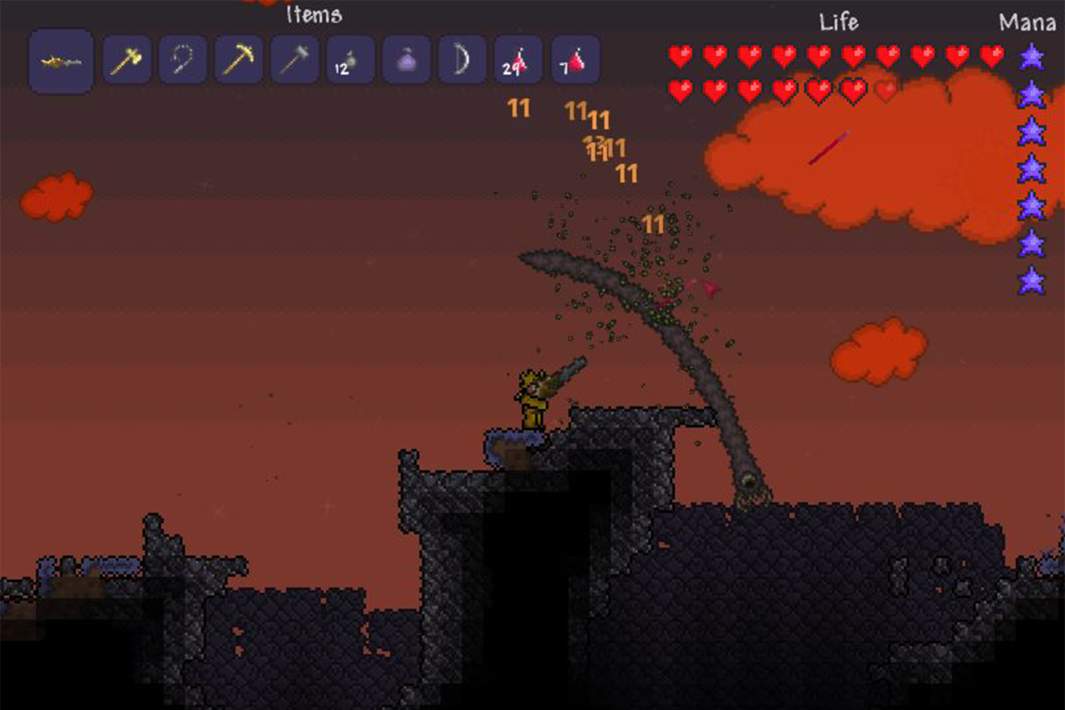Screen dimensions: 1065x710
Task: Select the golden gun hotbar slot
Action: [x=61, y=61]
